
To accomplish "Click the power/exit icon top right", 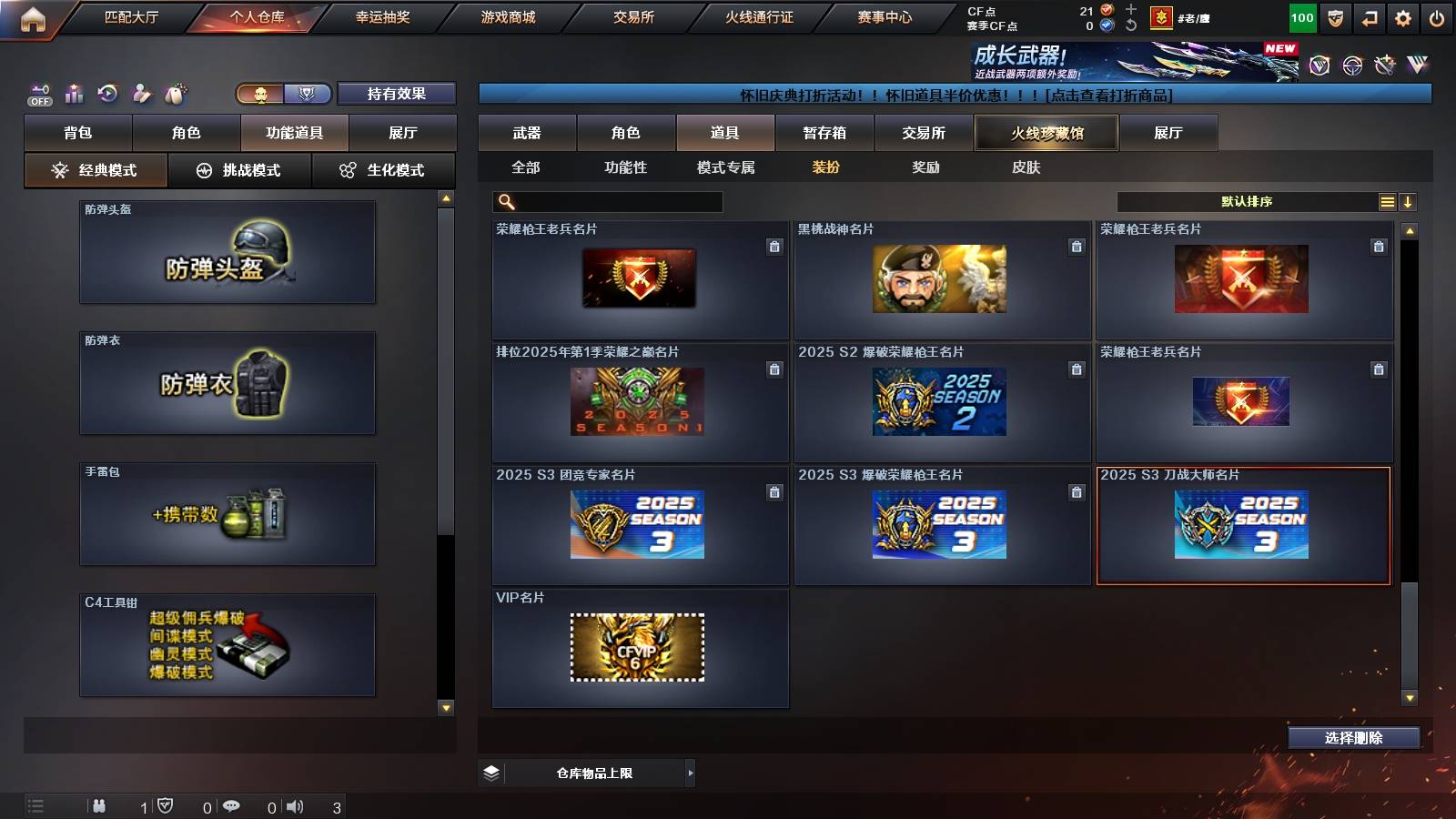I will pos(1439,16).
